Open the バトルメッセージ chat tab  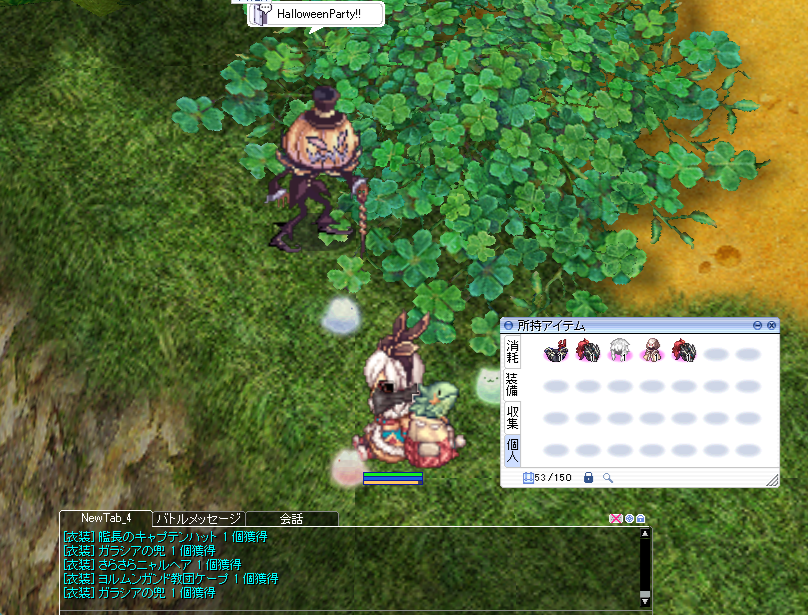tap(198, 518)
